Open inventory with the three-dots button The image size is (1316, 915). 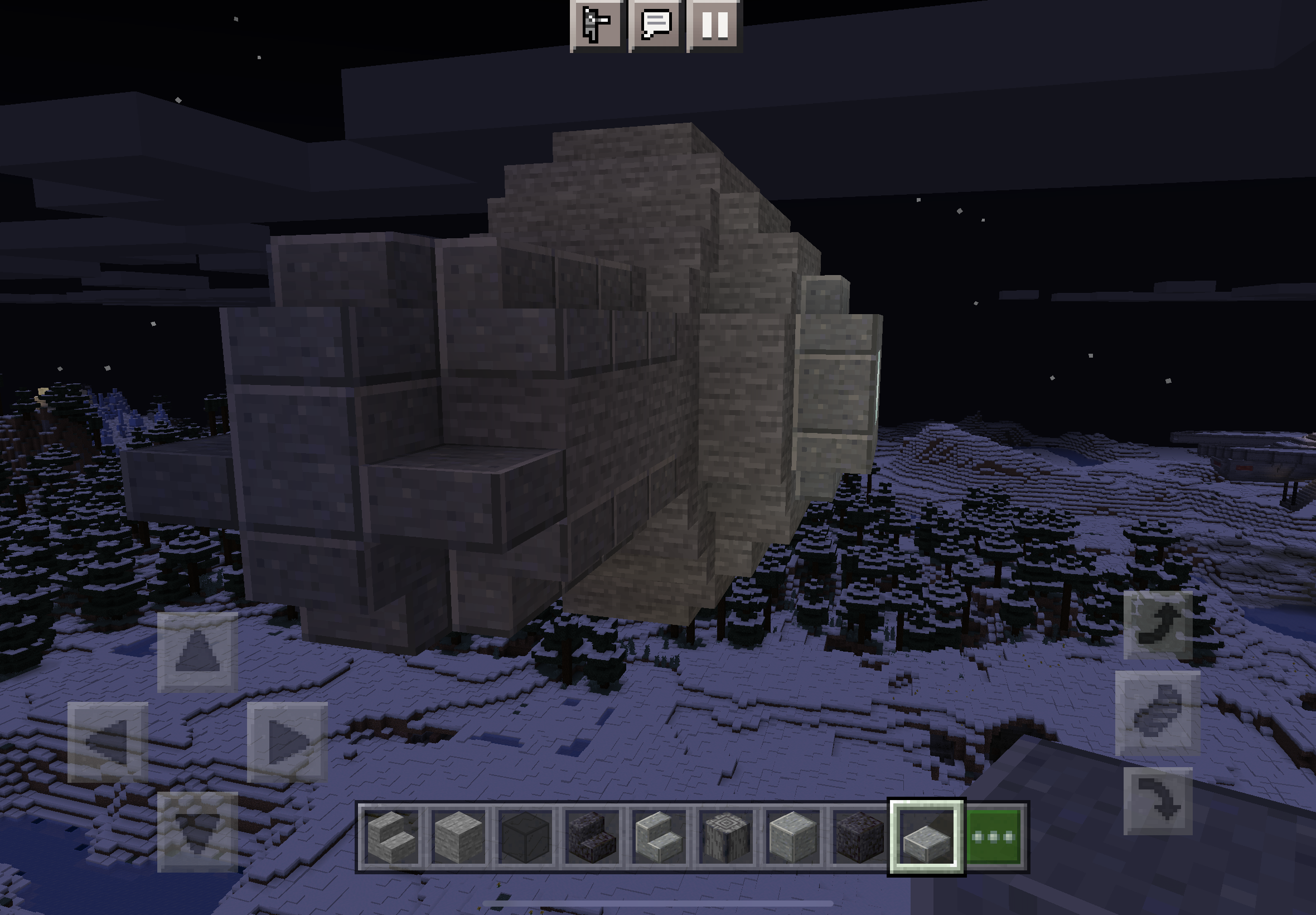994,837
